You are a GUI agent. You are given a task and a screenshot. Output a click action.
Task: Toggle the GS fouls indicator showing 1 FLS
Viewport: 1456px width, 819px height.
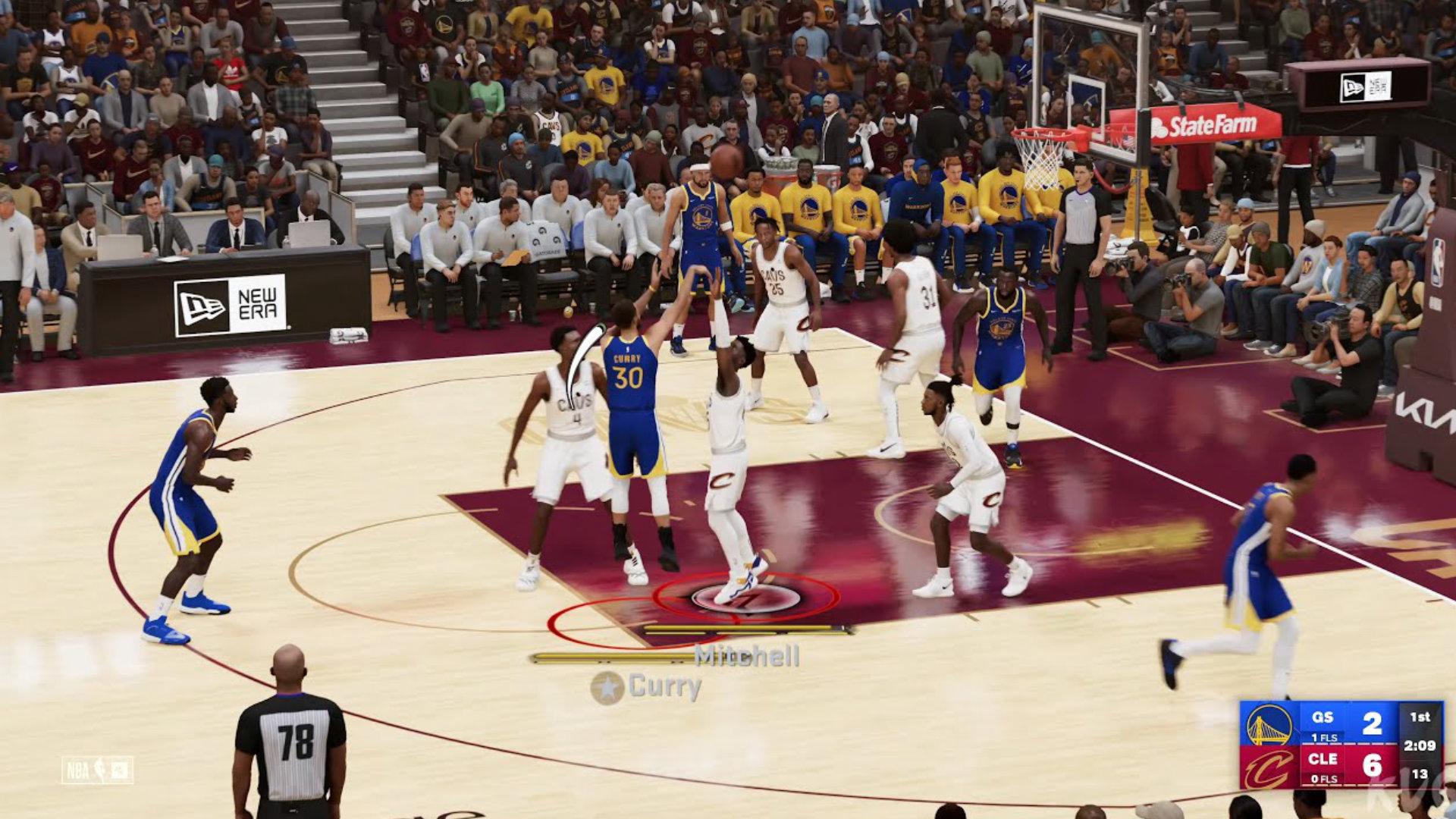pyautogui.click(x=1325, y=737)
